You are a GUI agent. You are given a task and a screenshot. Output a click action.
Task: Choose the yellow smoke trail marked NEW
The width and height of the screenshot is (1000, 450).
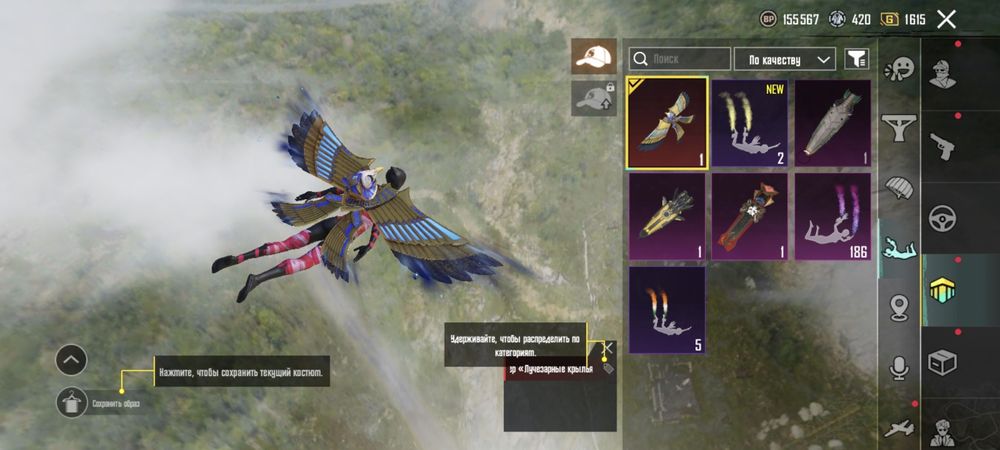coord(750,122)
